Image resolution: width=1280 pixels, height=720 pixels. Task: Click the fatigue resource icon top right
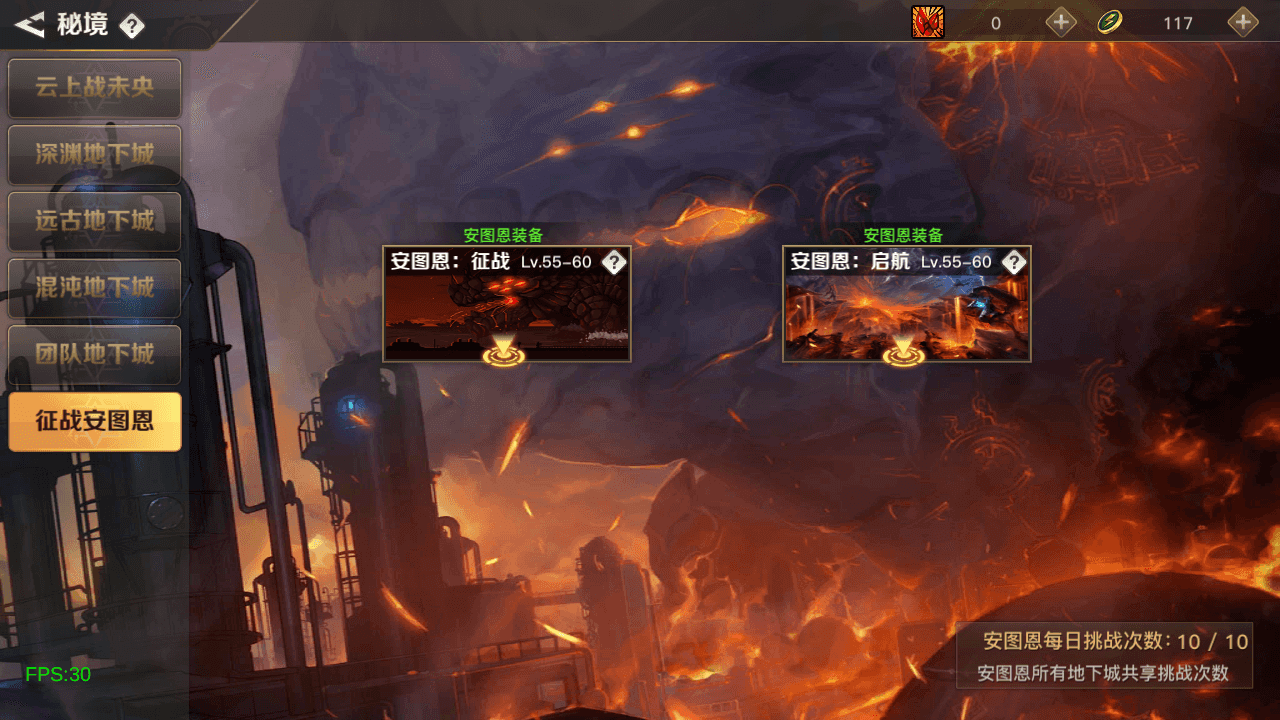click(928, 22)
